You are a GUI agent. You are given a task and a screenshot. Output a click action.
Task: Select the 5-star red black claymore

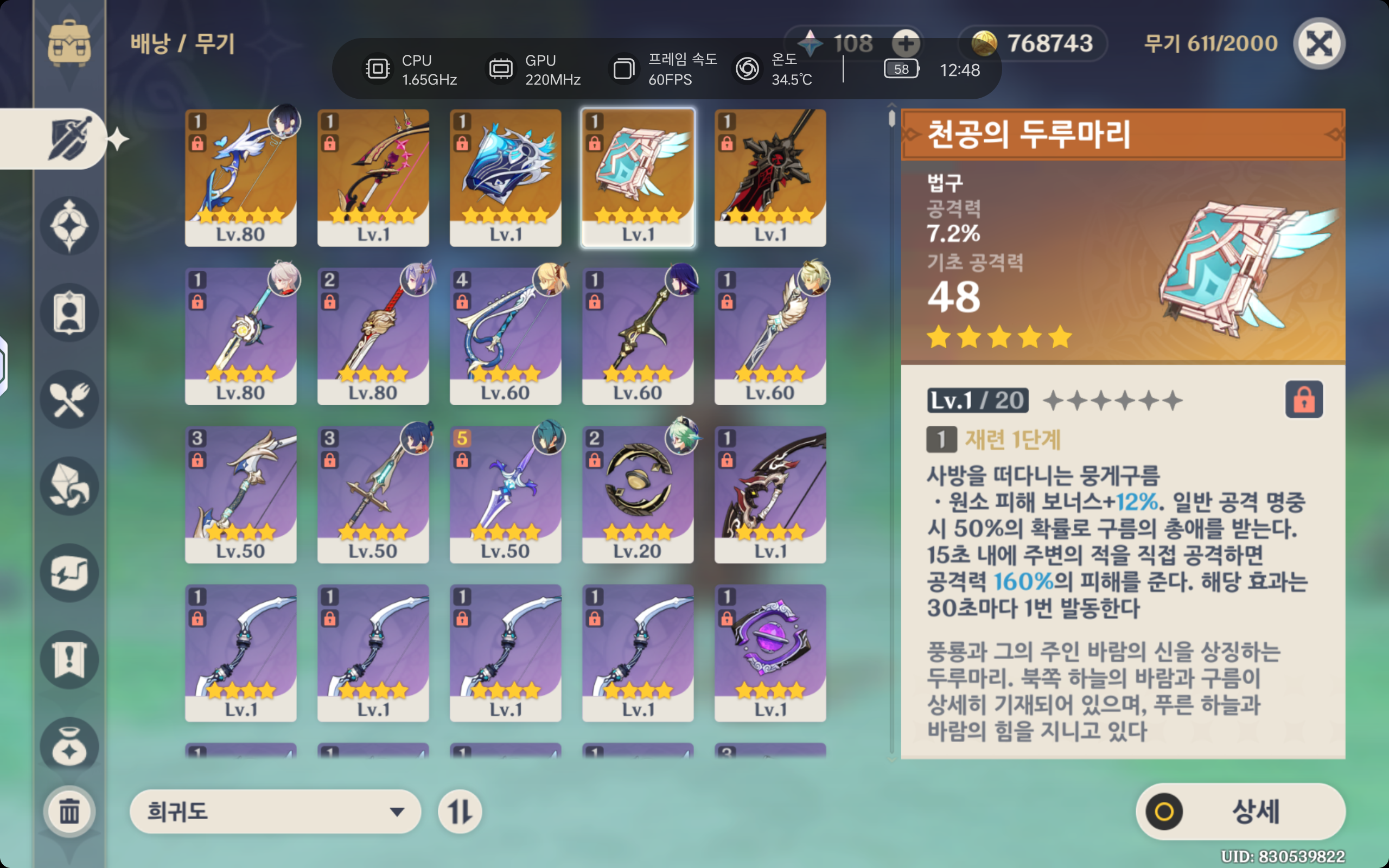click(770, 178)
